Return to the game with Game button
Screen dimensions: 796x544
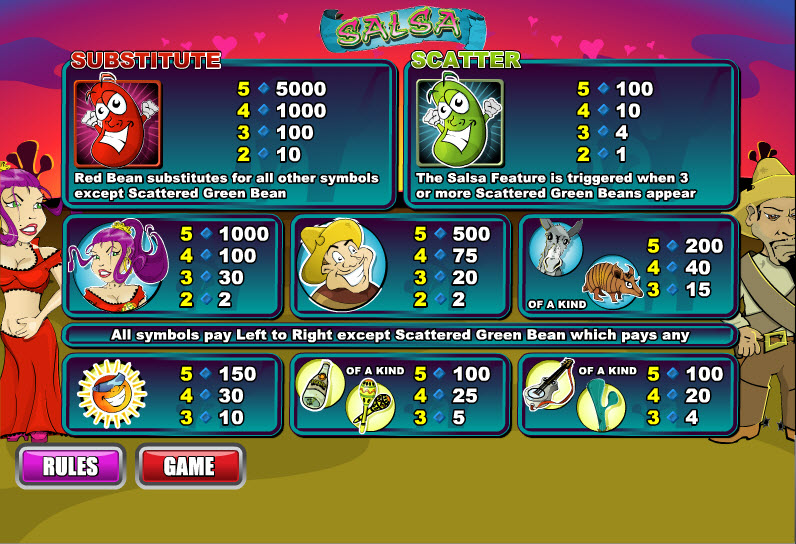point(189,466)
